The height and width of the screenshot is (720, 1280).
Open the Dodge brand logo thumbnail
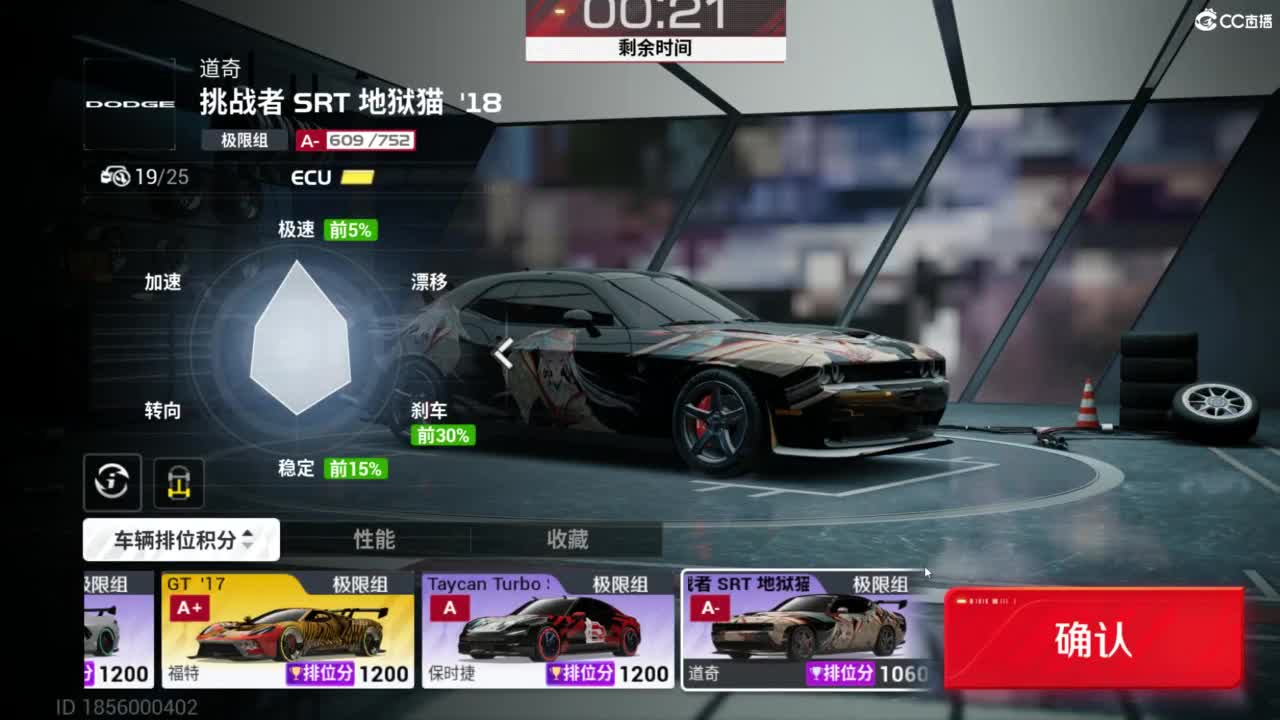(128, 103)
